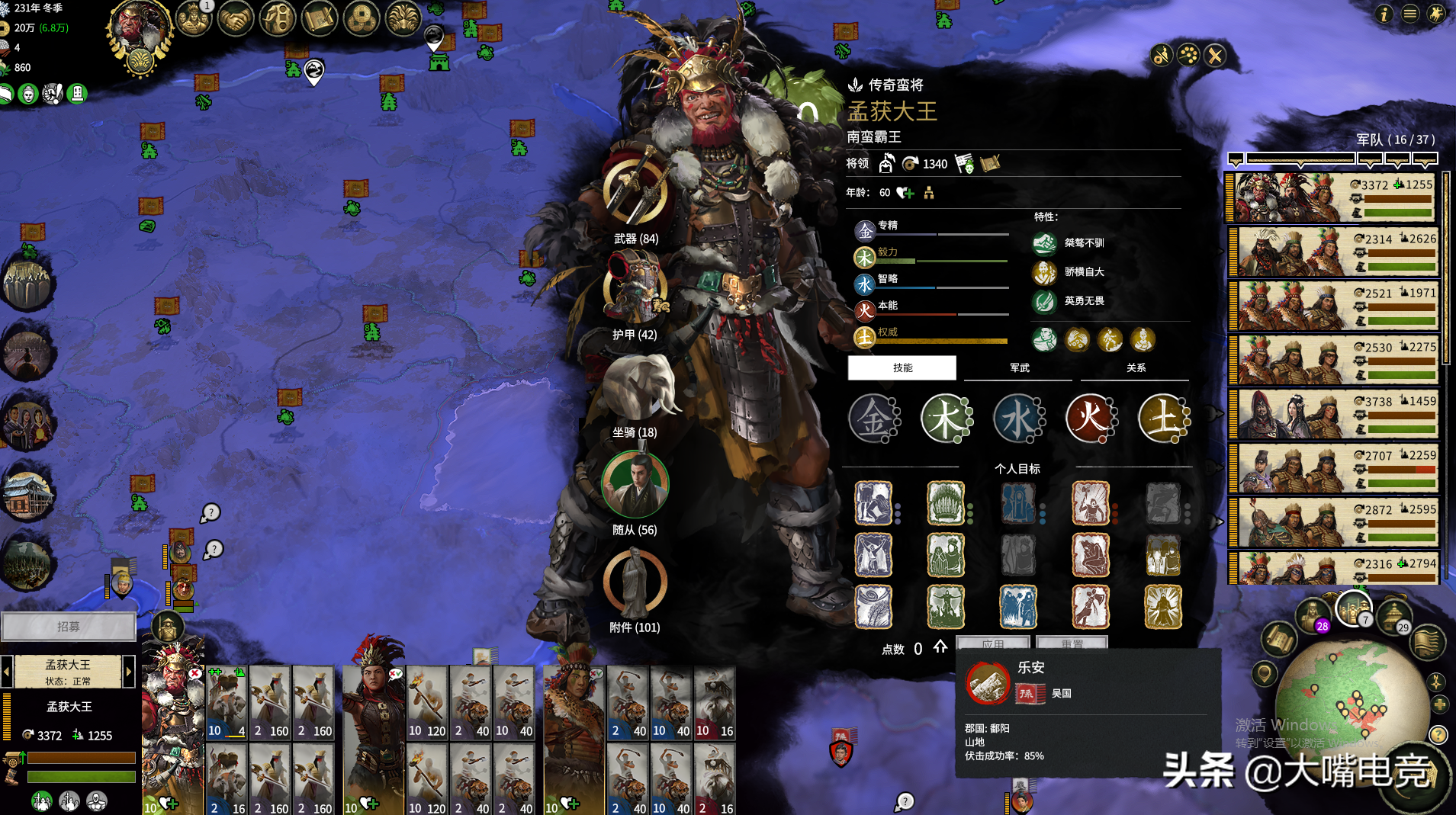Choose the 金 metal skill element
This screenshot has height=815, width=1456.
(873, 419)
